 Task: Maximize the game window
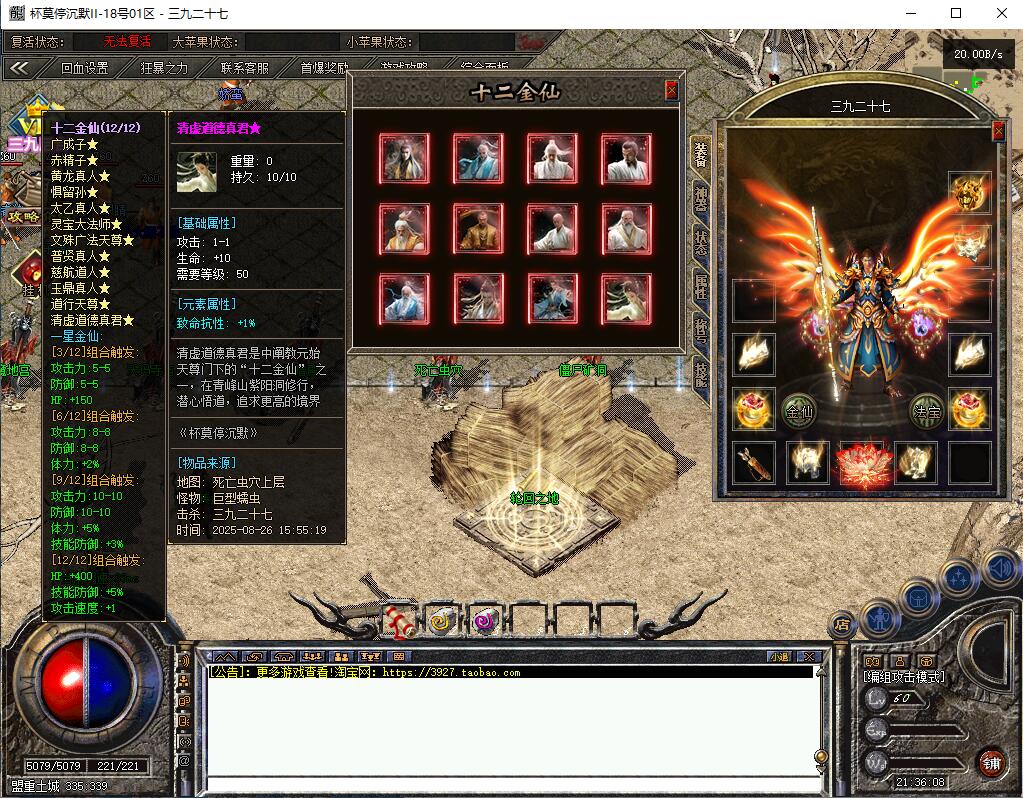956,13
